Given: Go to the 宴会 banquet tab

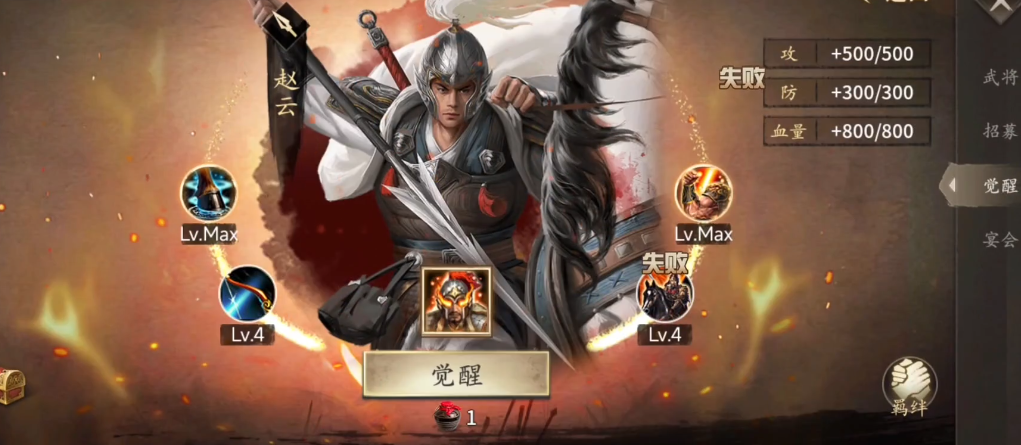Looking at the screenshot, I should pos(999,239).
